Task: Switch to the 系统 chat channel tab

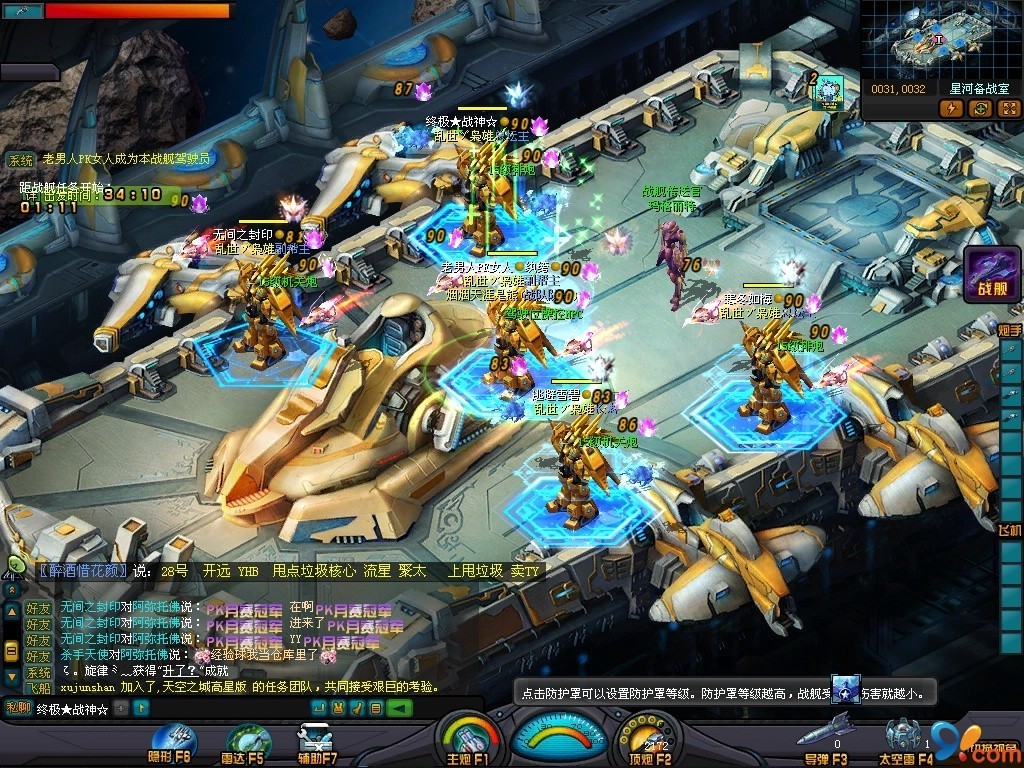Action: pos(38,673)
